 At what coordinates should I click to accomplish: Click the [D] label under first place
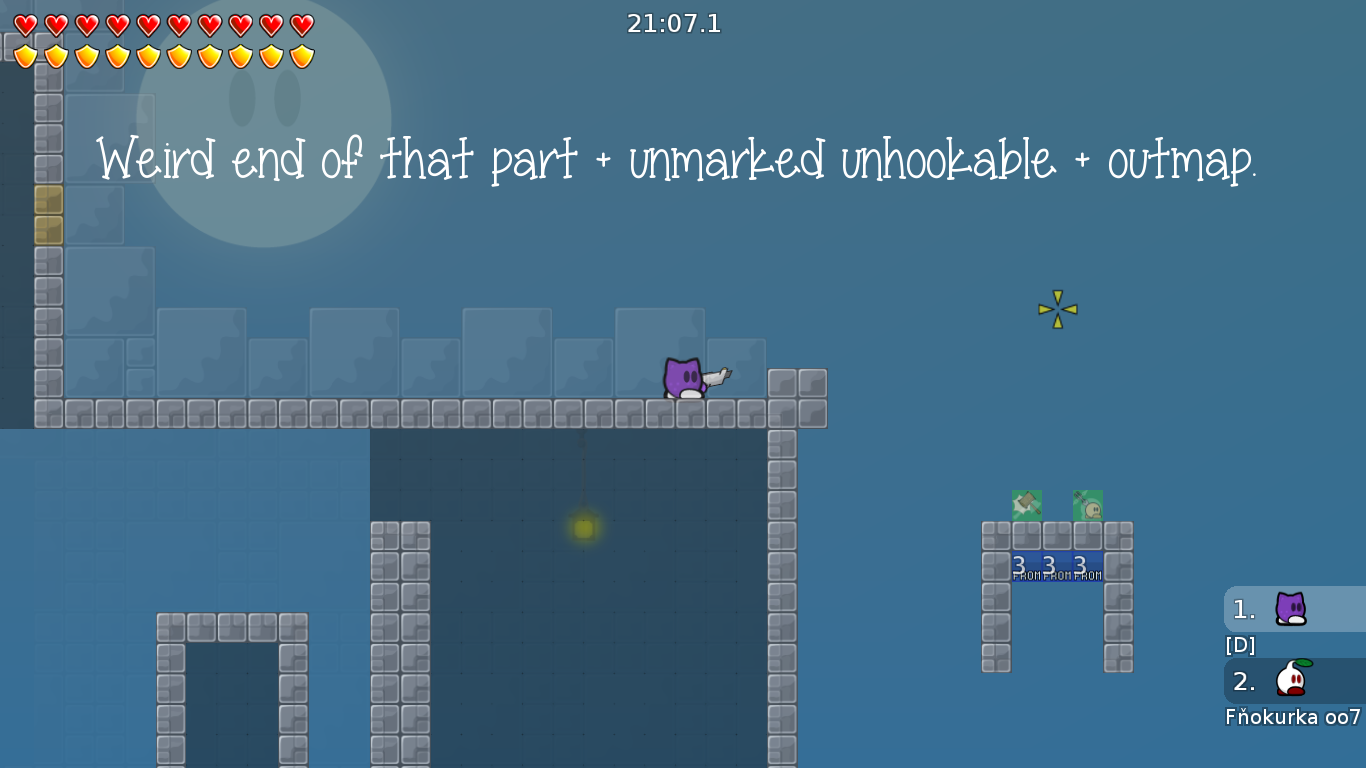click(1240, 645)
